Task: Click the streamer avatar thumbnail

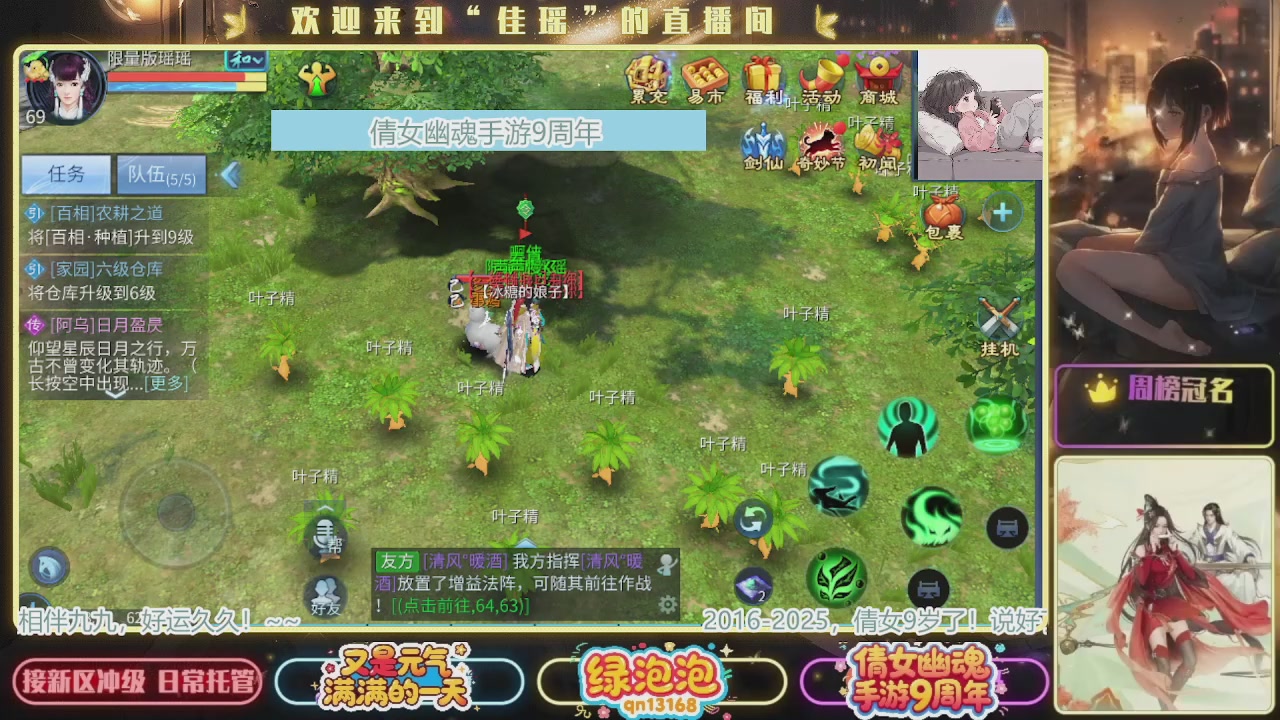Action: pyautogui.click(x=978, y=115)
